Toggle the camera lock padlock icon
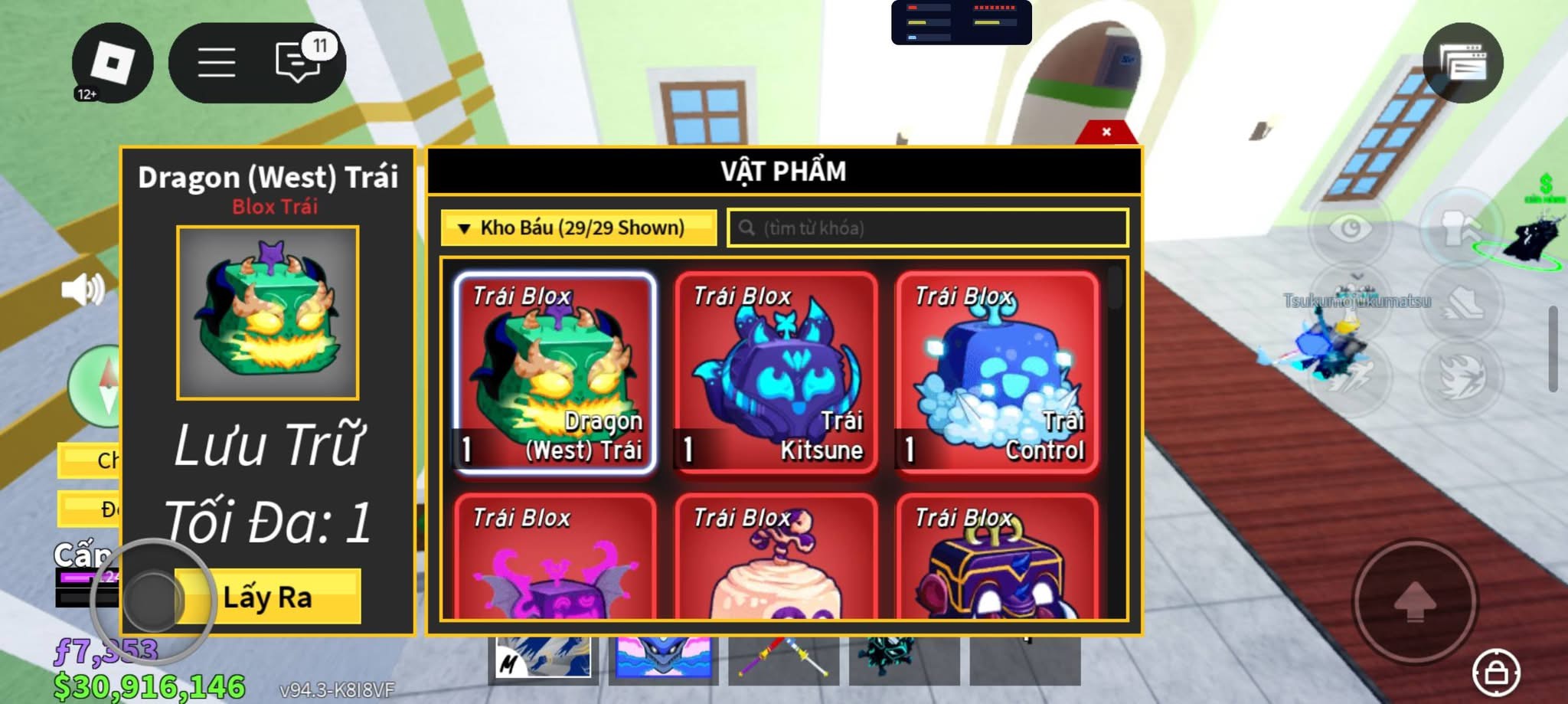Image resolution: width=1568 pixels, height=704 pixels. pyautogui.click(x=1496, y=673)
